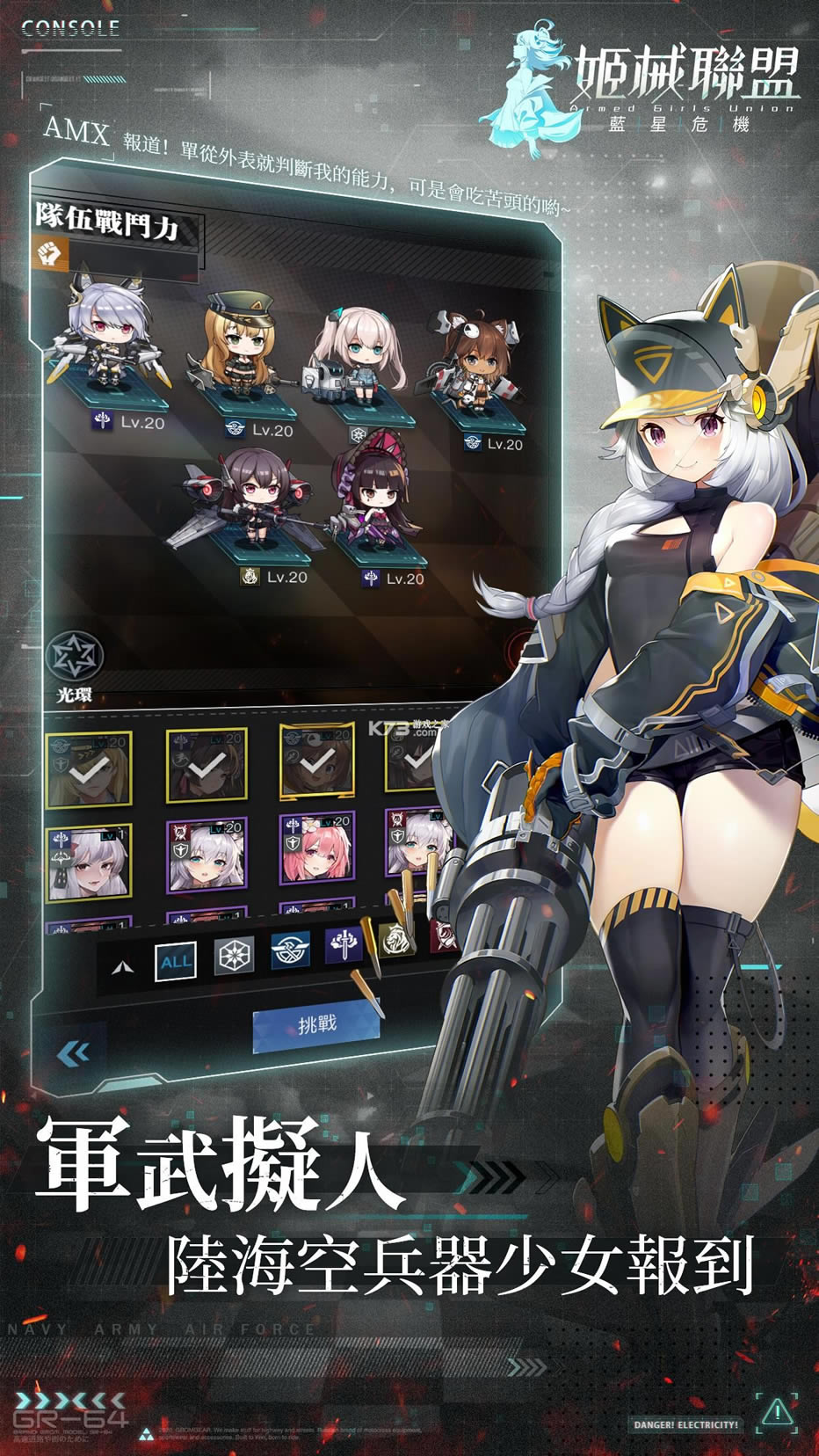Filter by the lion head faction emblem
This screenshot has height=1456, width=819.
[x=395, y=939]
